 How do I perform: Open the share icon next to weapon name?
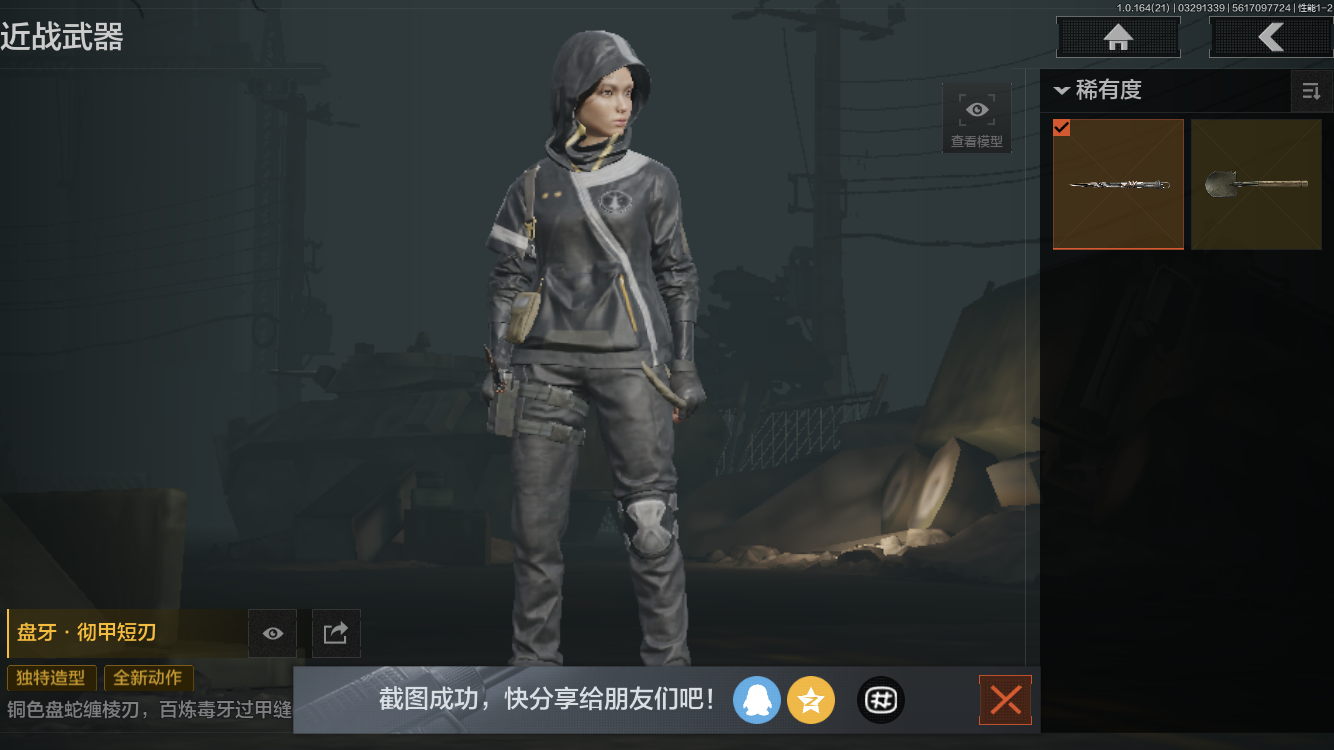335,633
